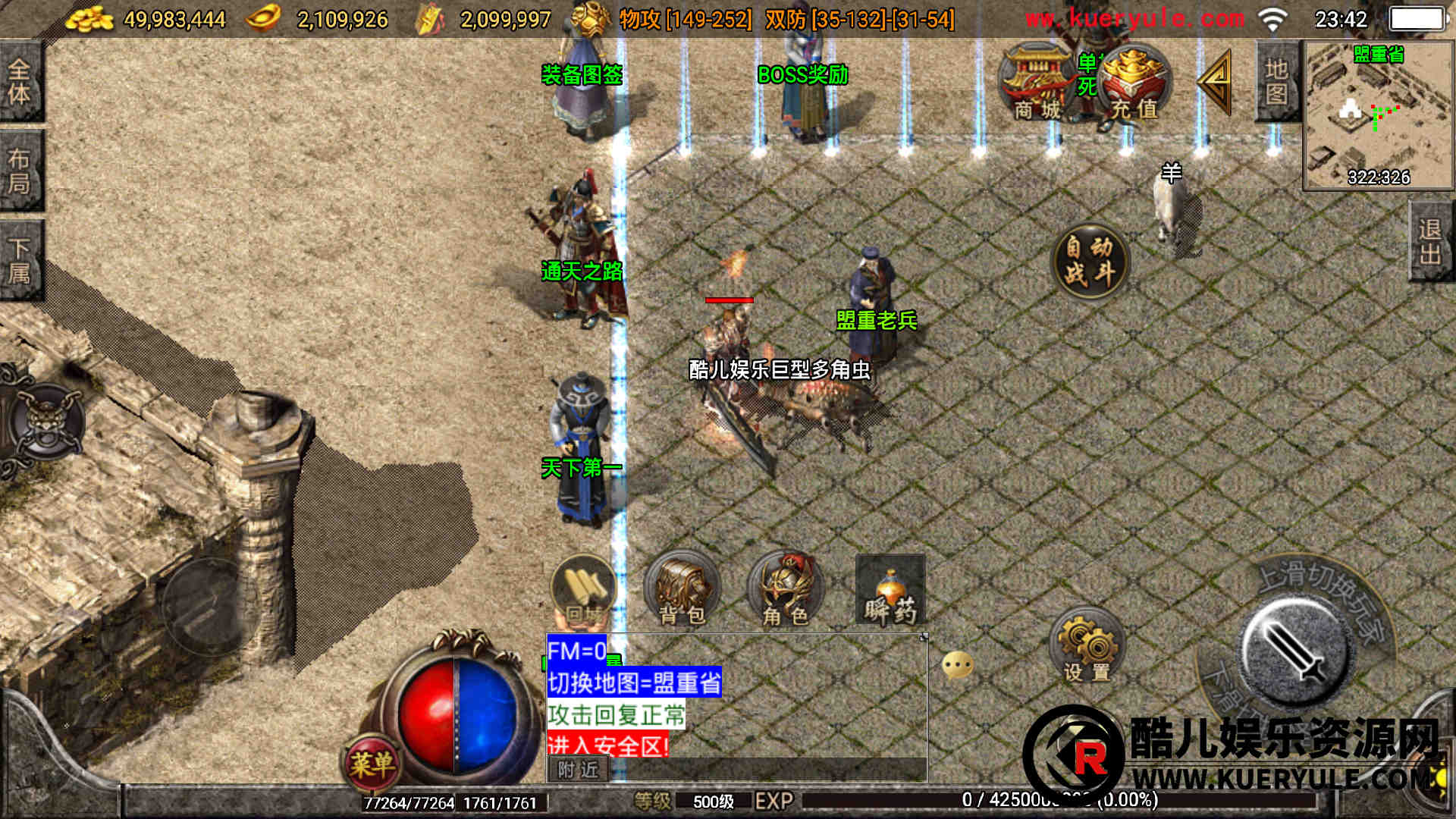Open the chat bubble icon
The height and width of the screenshot is (819, 1456).
(x=957, y=665)
